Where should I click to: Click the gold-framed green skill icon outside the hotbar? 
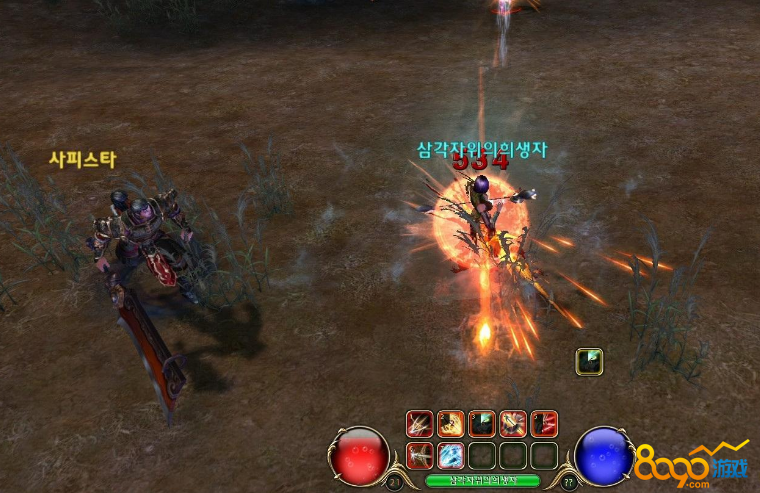pyautogui.click(x=589, y=361)
